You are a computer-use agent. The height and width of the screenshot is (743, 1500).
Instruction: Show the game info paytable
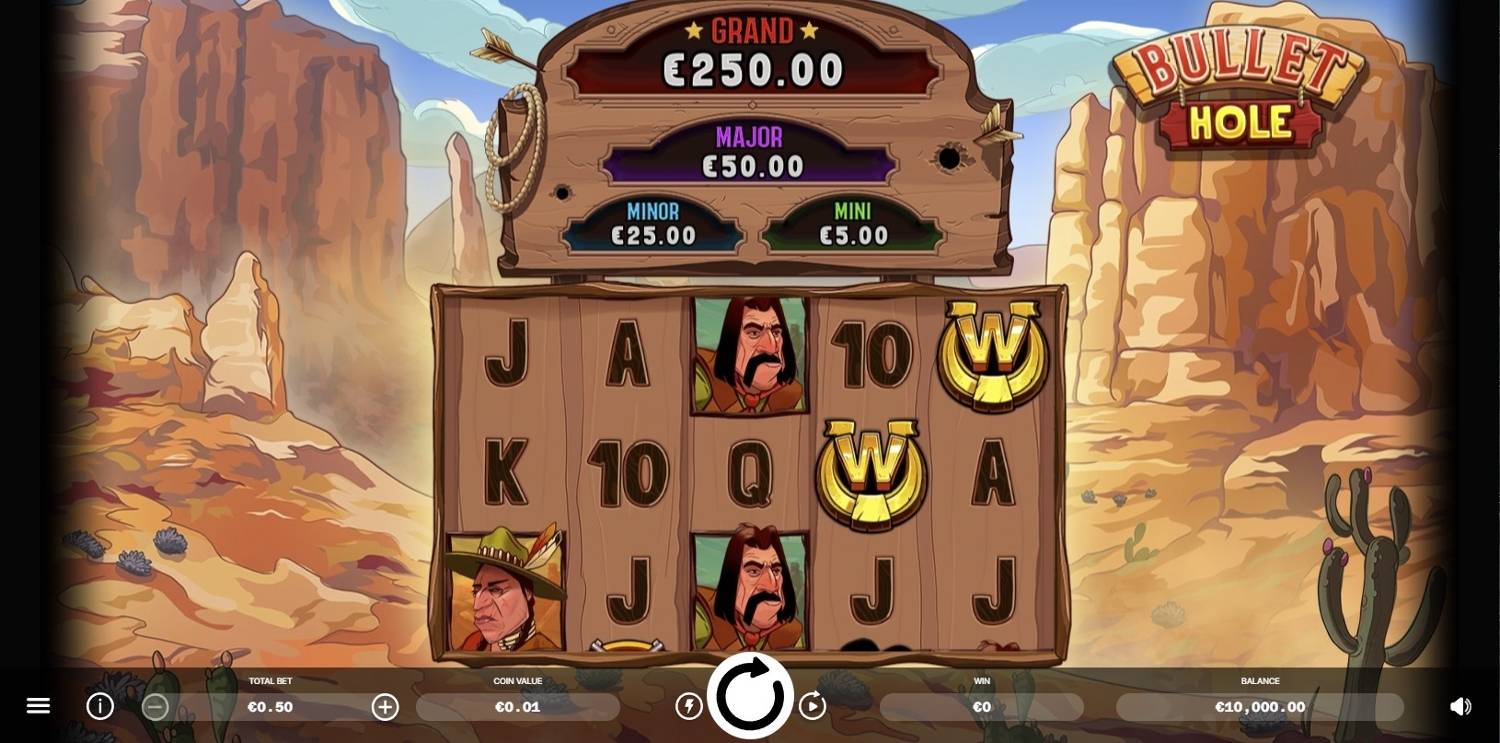tap(100, 706)
